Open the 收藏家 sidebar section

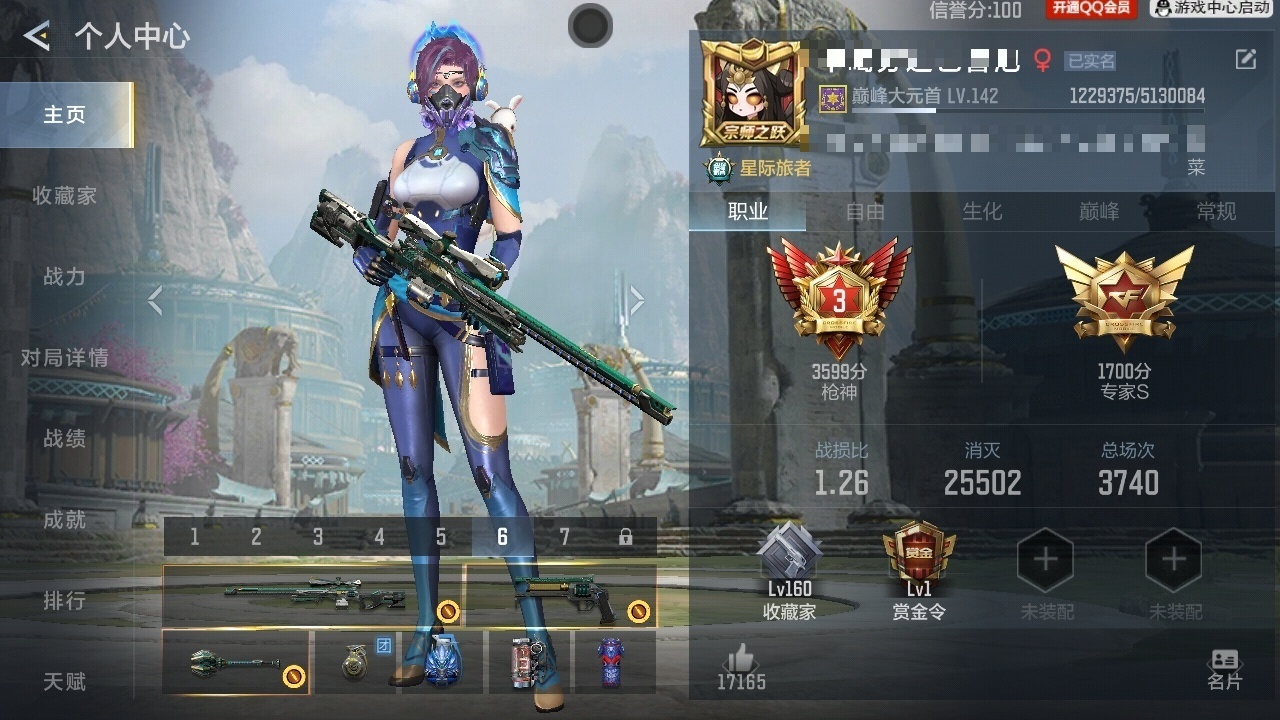(x=65, y=196)
